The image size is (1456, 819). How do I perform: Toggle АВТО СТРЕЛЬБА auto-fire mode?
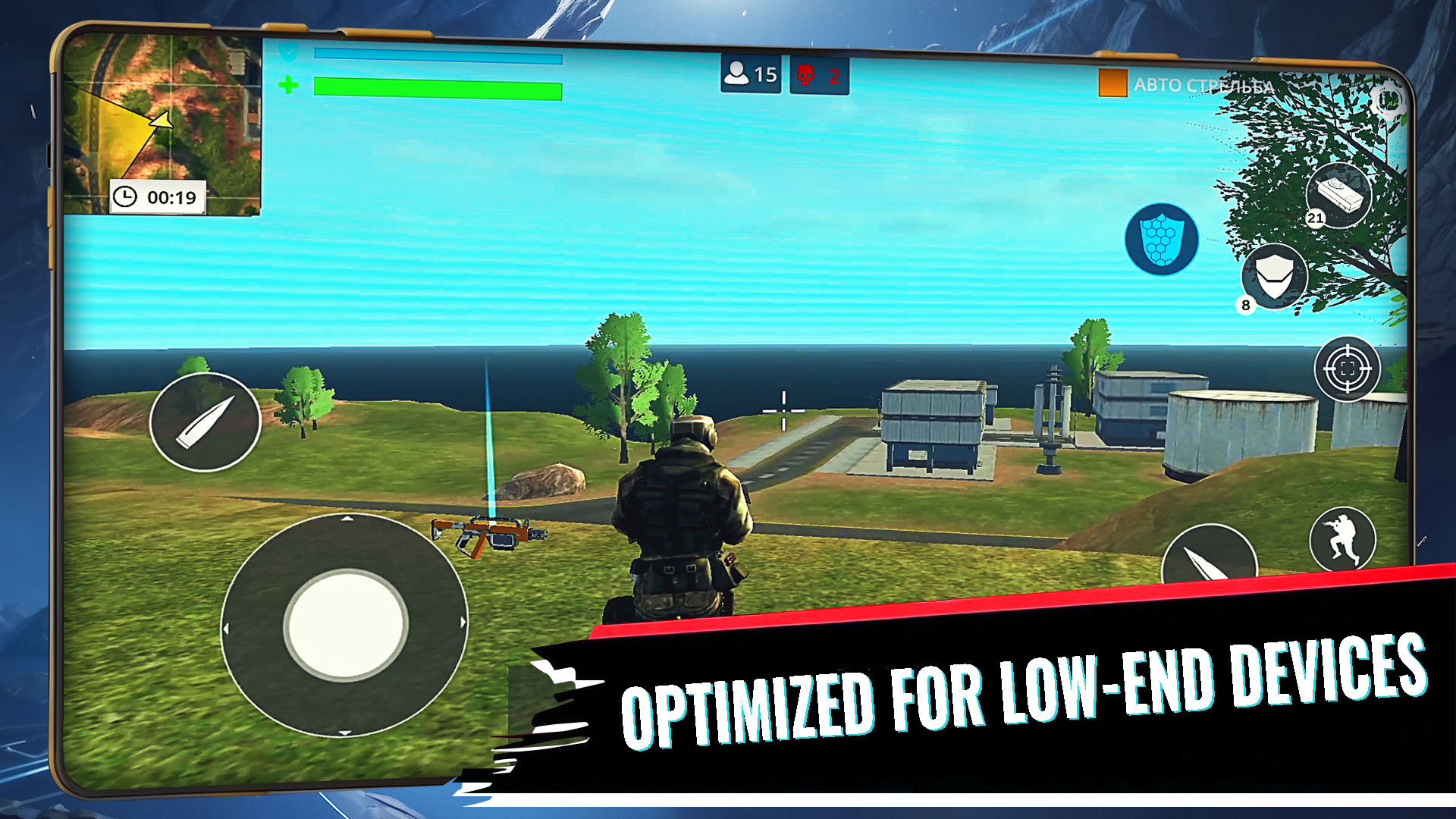[x=1206, y=86]
